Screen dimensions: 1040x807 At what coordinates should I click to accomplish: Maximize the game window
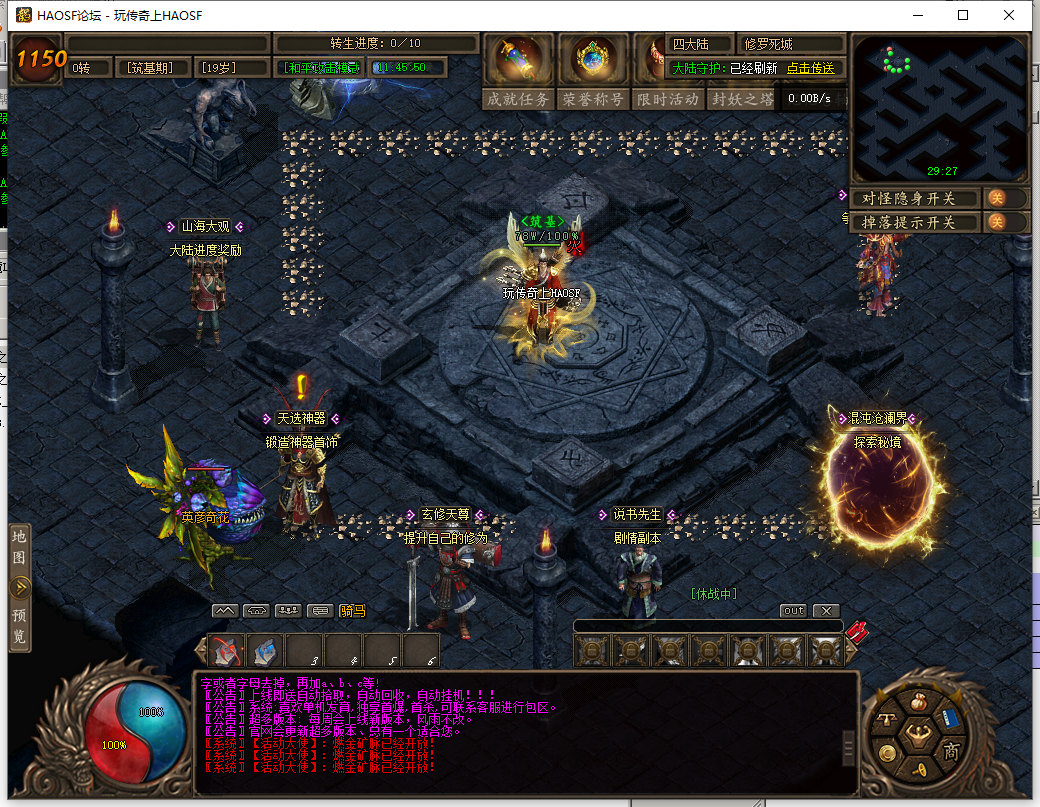point(963,15)
